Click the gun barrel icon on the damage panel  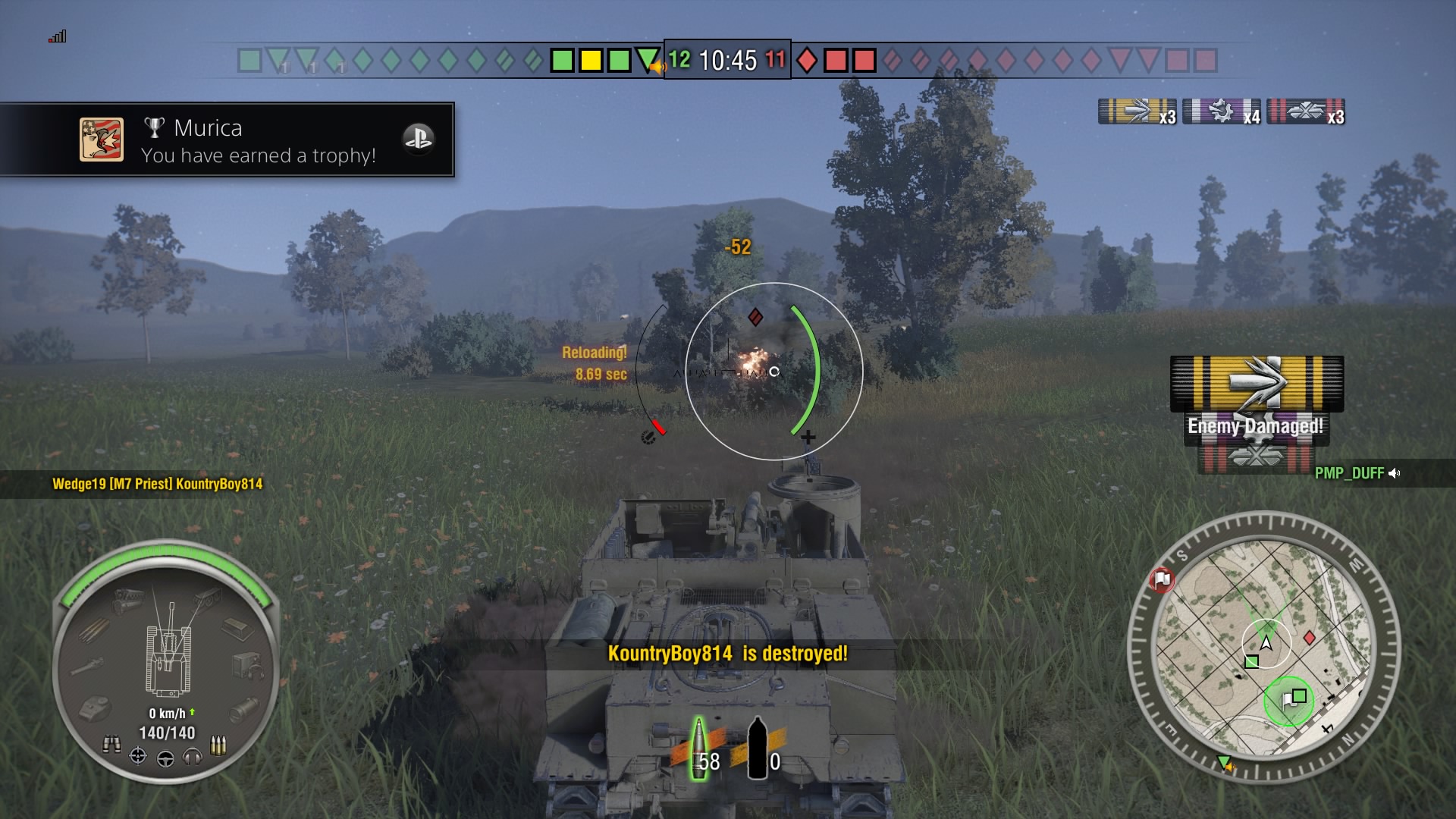pyautogui.click(x=88, y=666)
